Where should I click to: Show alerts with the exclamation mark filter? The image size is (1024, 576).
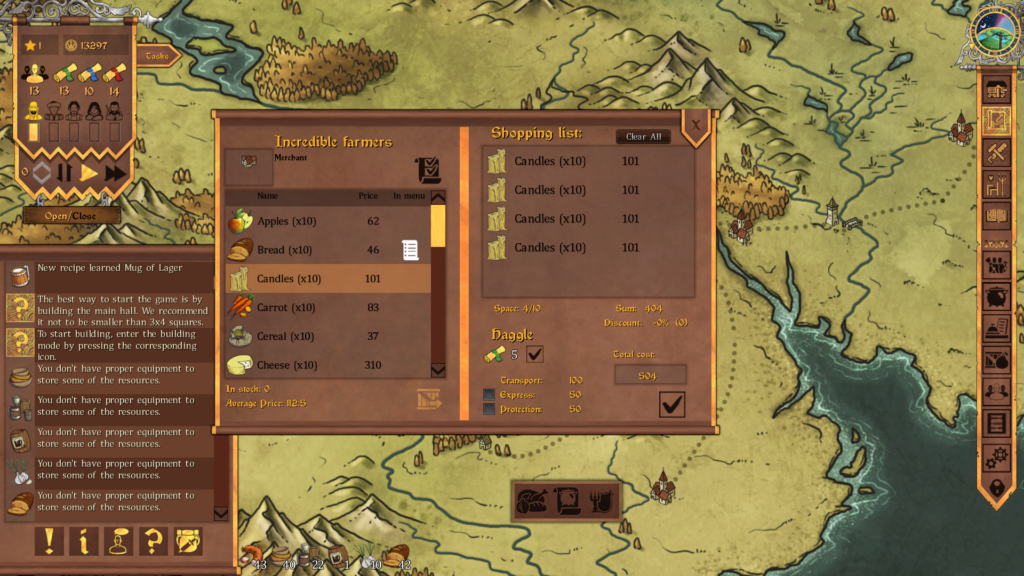click(48, 541)
